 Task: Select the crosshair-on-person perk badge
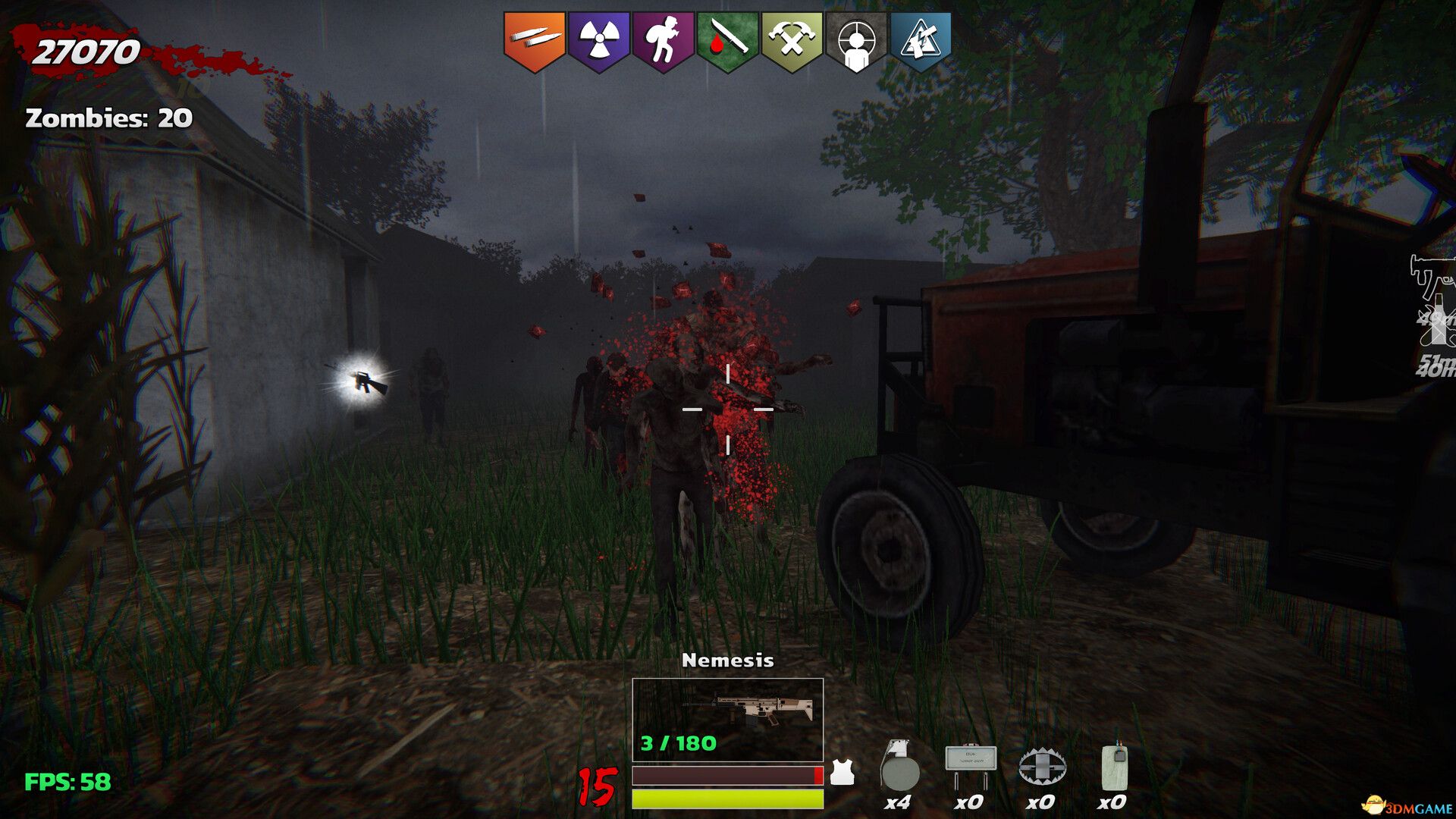(856, 40)
